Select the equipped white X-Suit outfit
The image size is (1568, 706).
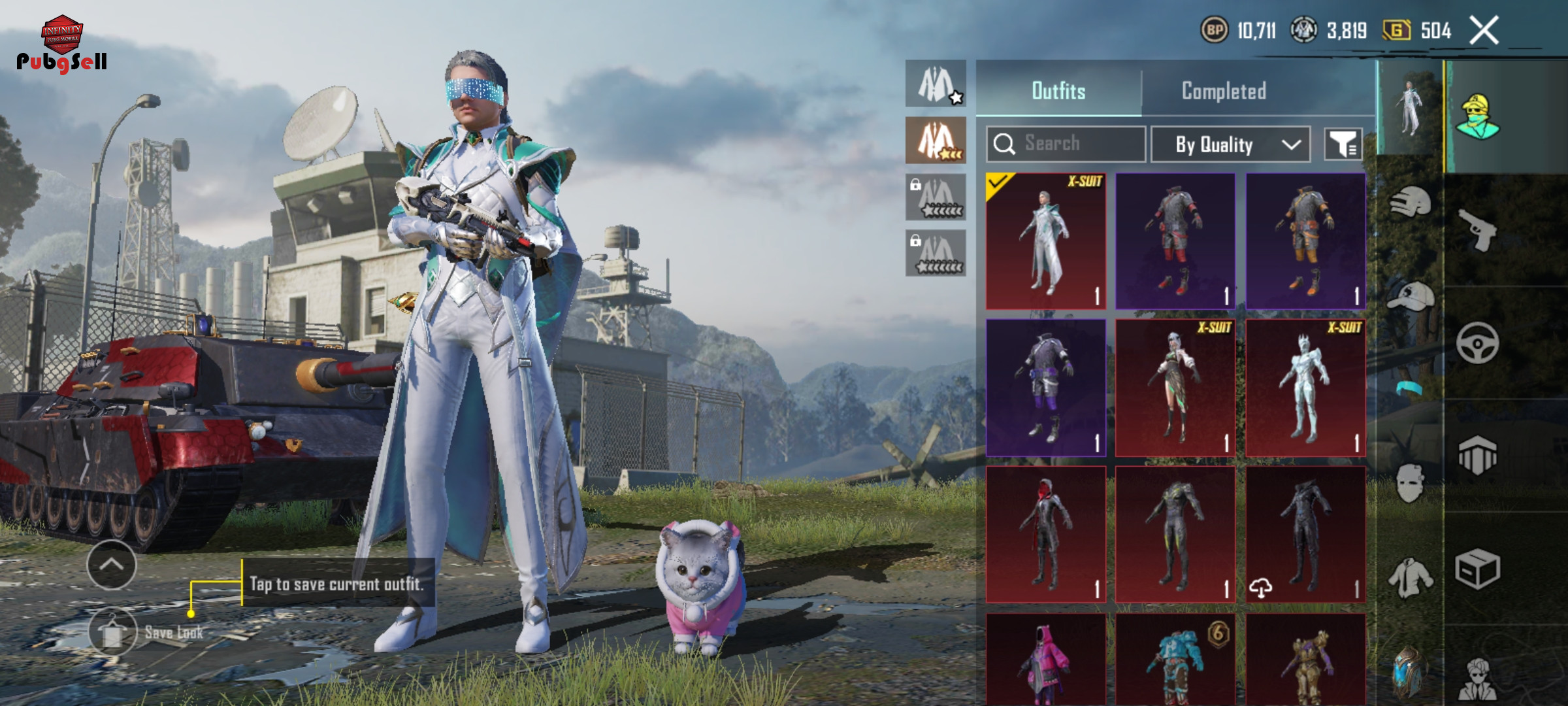pos(1046,241)
